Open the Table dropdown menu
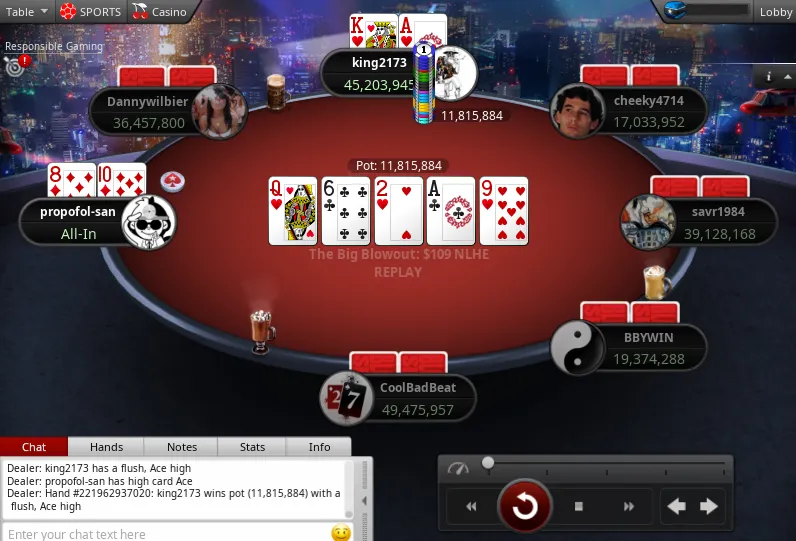This screenshot has width=796, height=541. click(27, 12)
